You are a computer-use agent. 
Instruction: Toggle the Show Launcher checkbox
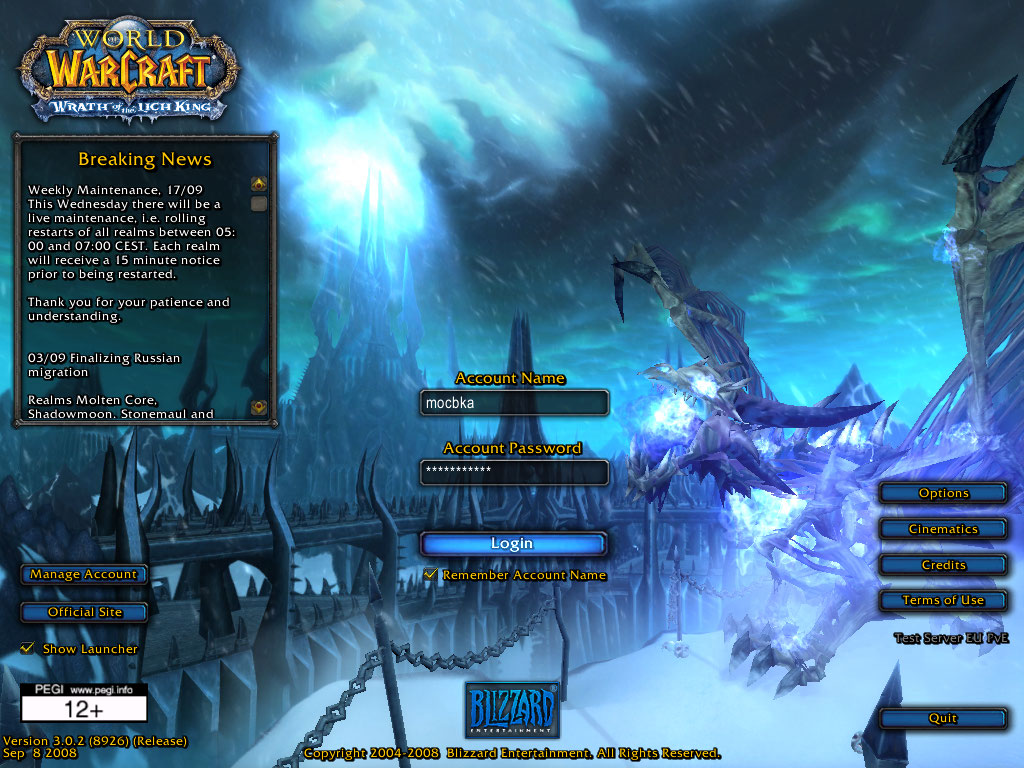28,649
